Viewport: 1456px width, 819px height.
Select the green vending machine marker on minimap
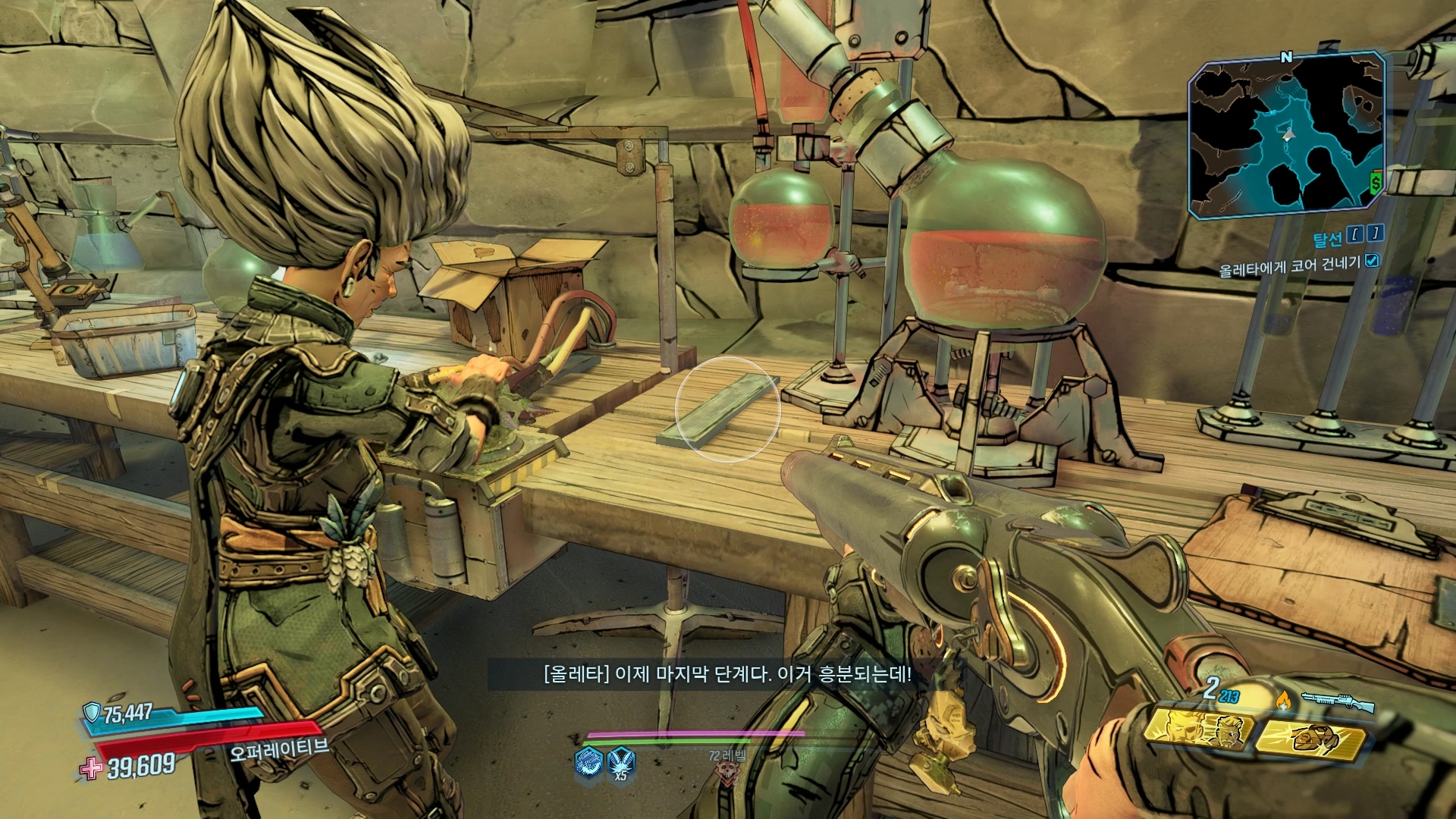(1376, 182)
